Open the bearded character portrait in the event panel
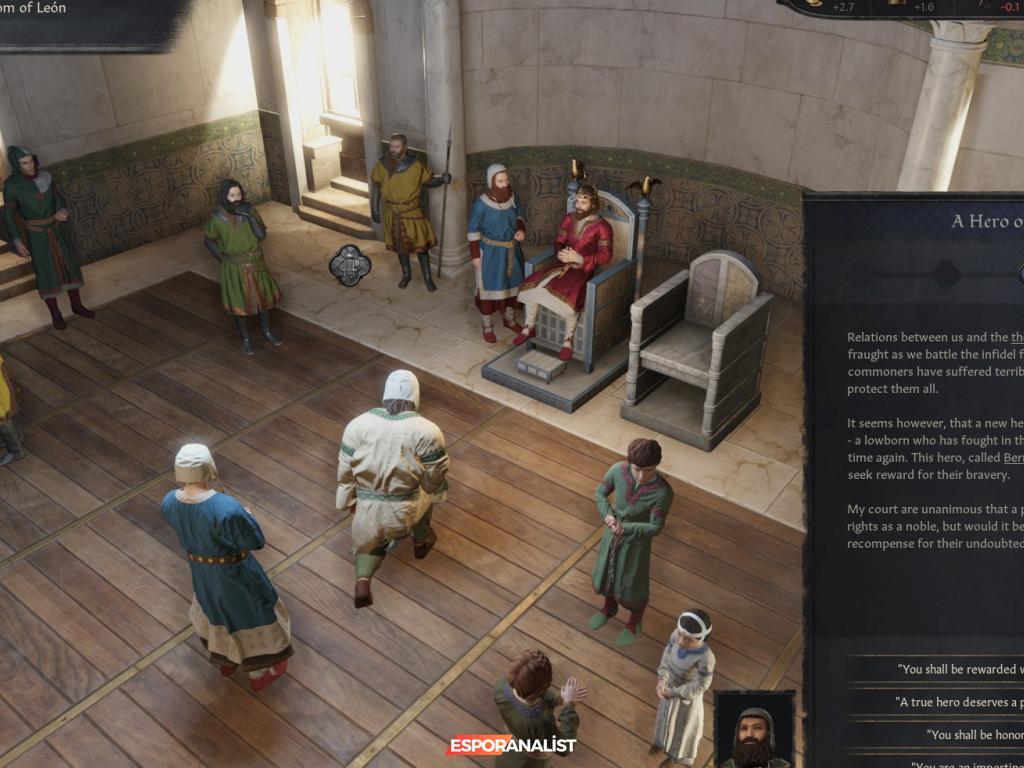Image resolution: width=1024 pixels, height=768 pixels. (x=754, y=730)
